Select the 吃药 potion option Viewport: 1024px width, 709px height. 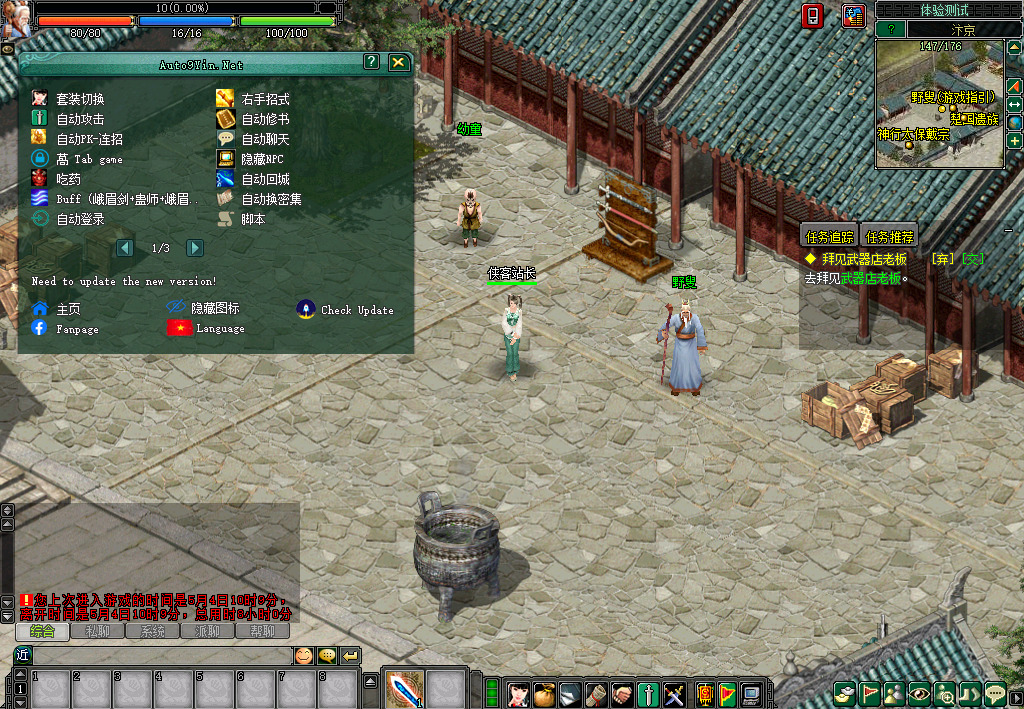[68, 179]
